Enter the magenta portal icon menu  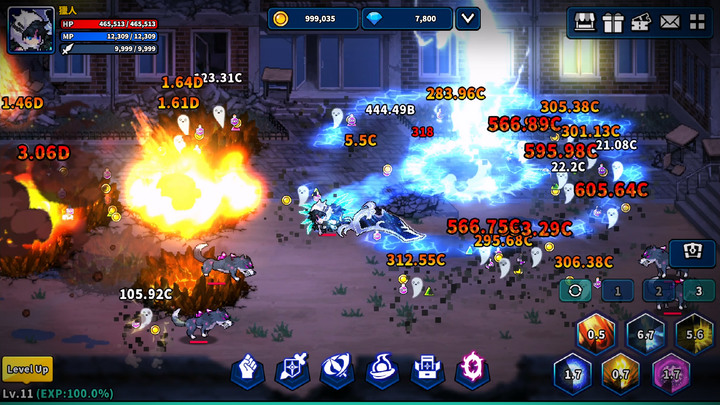pyautogui.click(x=472, y=370)
